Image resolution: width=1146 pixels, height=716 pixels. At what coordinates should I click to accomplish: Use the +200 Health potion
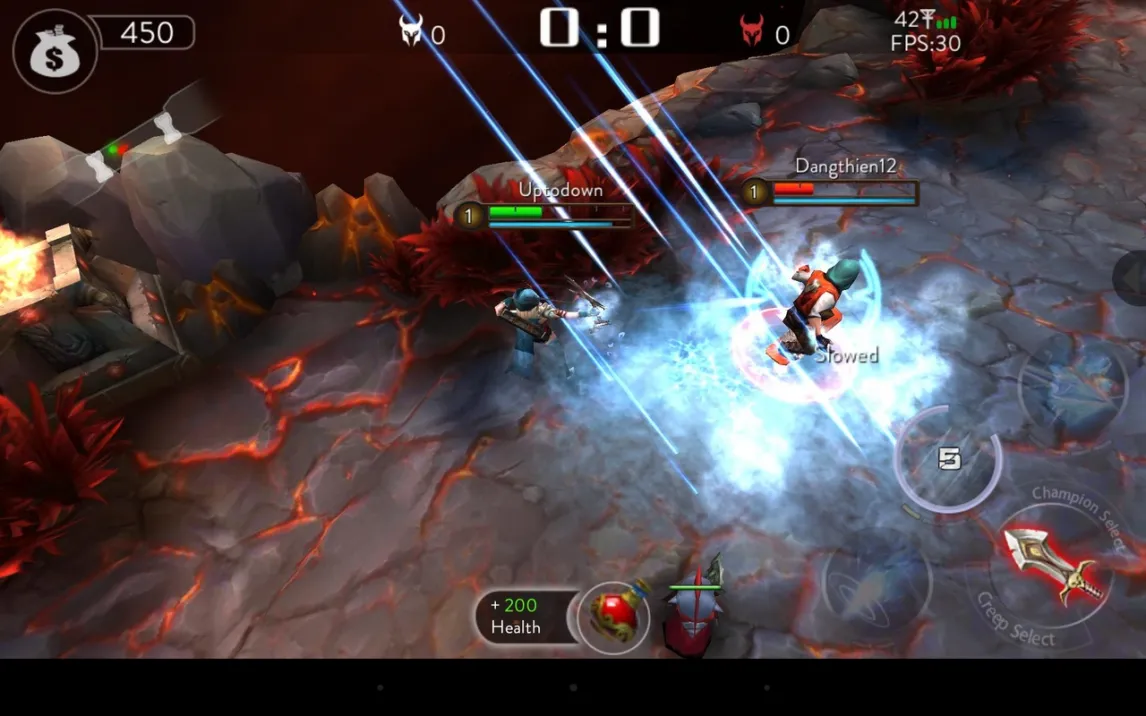click(x=613, y=617)
